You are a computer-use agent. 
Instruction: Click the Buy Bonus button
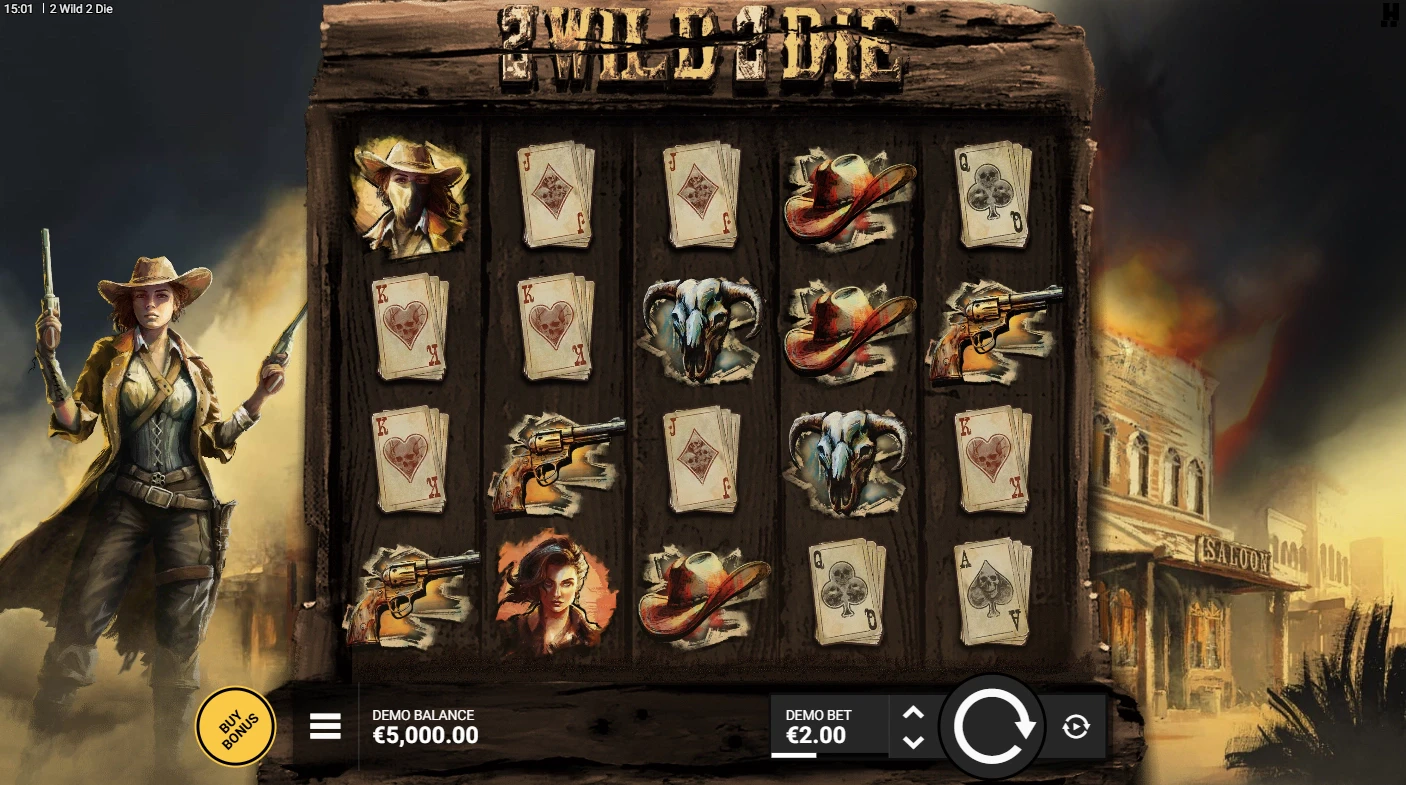[235, 726]
